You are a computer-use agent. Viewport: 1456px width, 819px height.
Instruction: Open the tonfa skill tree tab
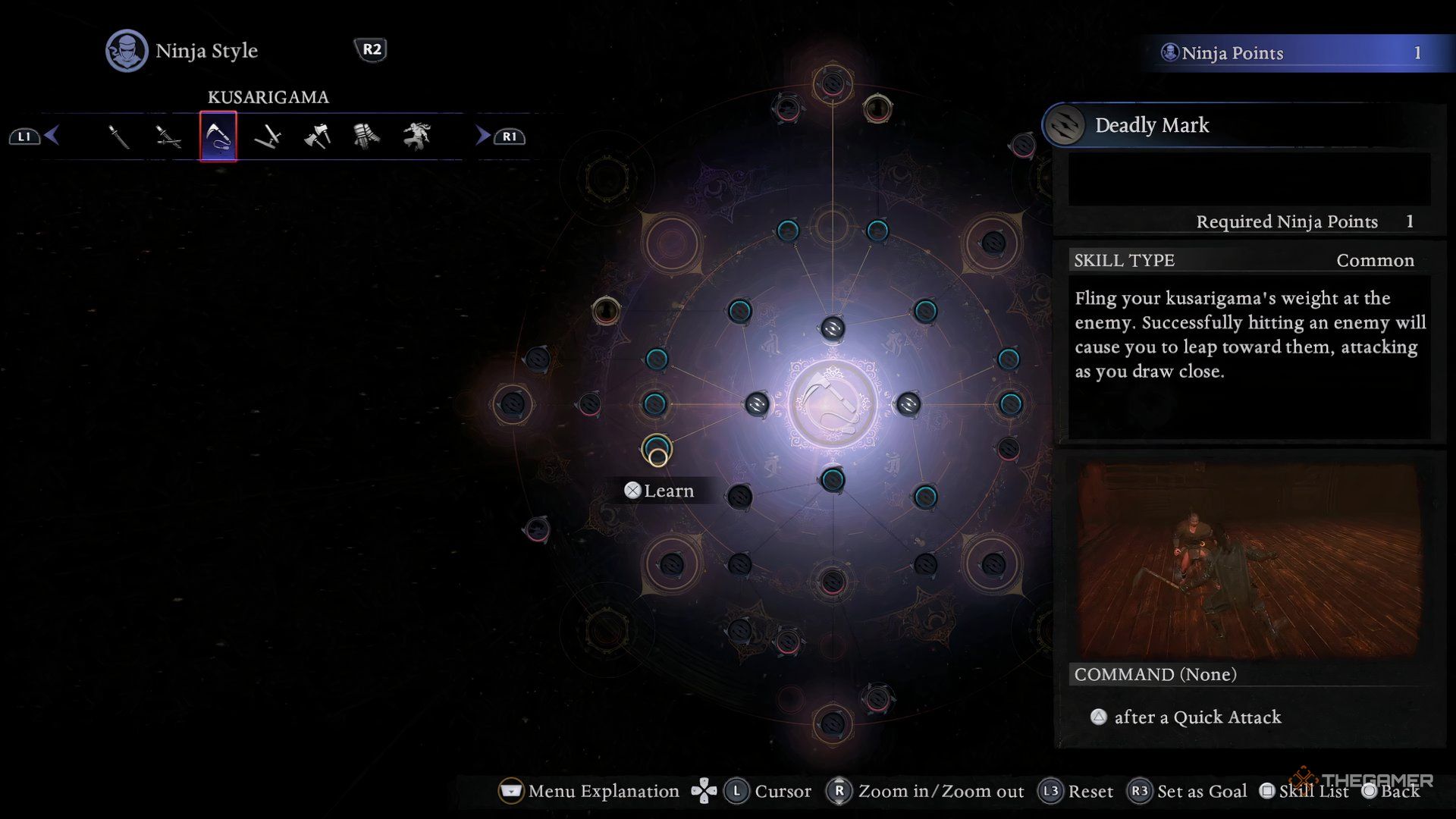click(x=268, y=136)
